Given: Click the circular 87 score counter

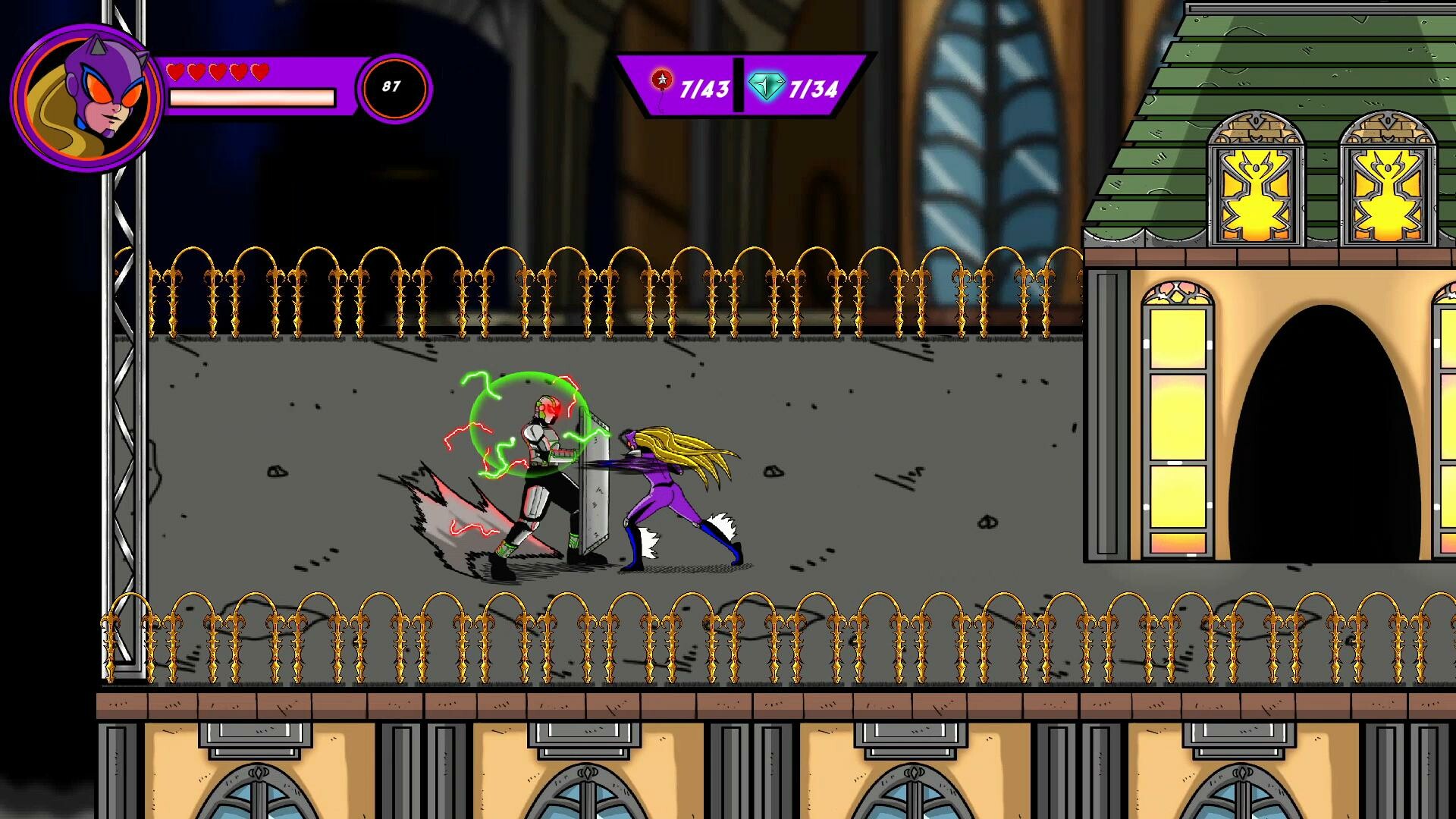Looking at the screenshot, I should (x=393, y=87).
